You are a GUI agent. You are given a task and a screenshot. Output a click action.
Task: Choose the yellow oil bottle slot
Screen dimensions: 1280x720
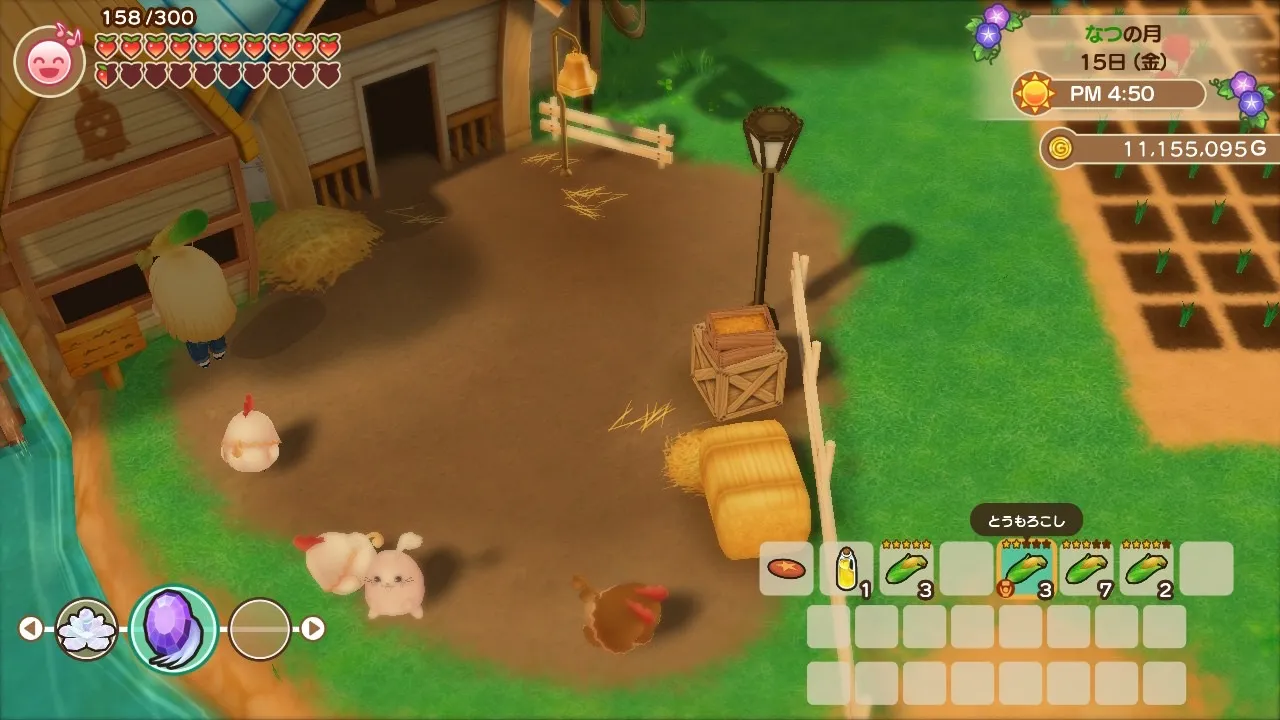846,569
